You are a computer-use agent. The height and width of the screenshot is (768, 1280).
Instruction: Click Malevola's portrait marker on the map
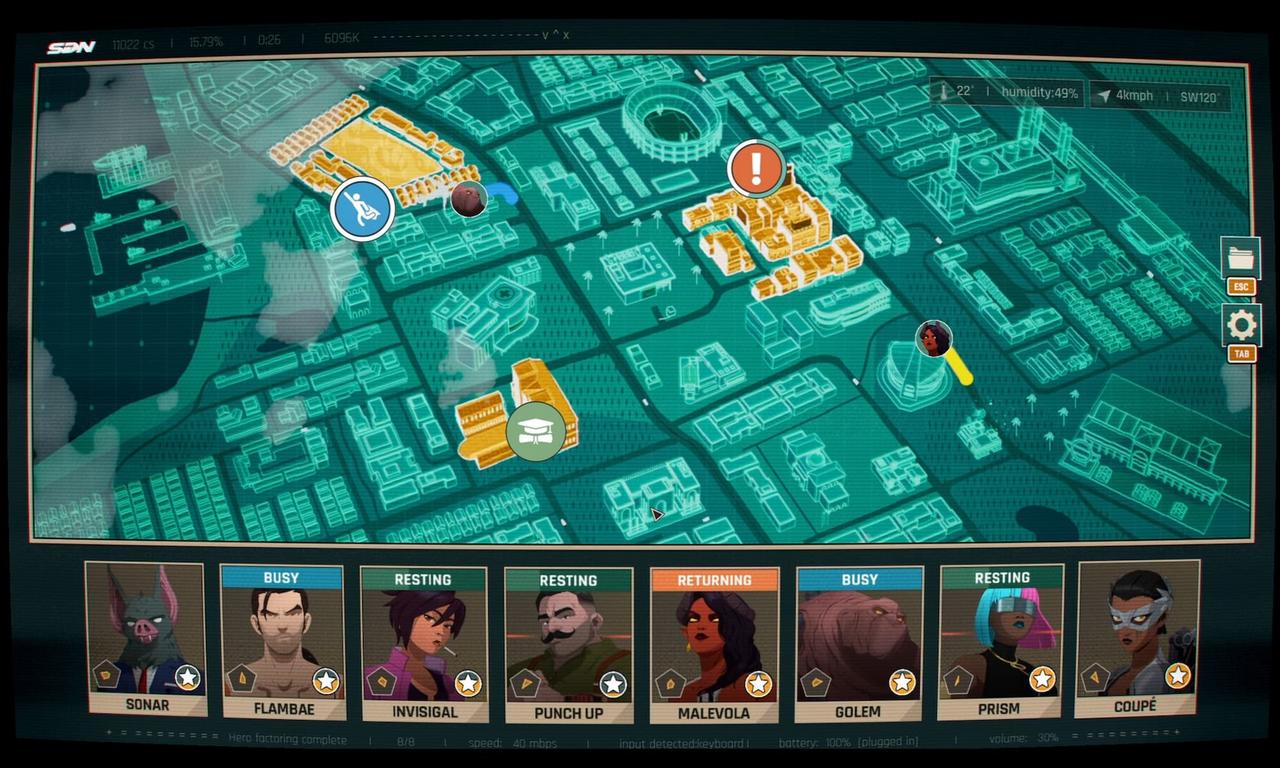click(934, 340)
